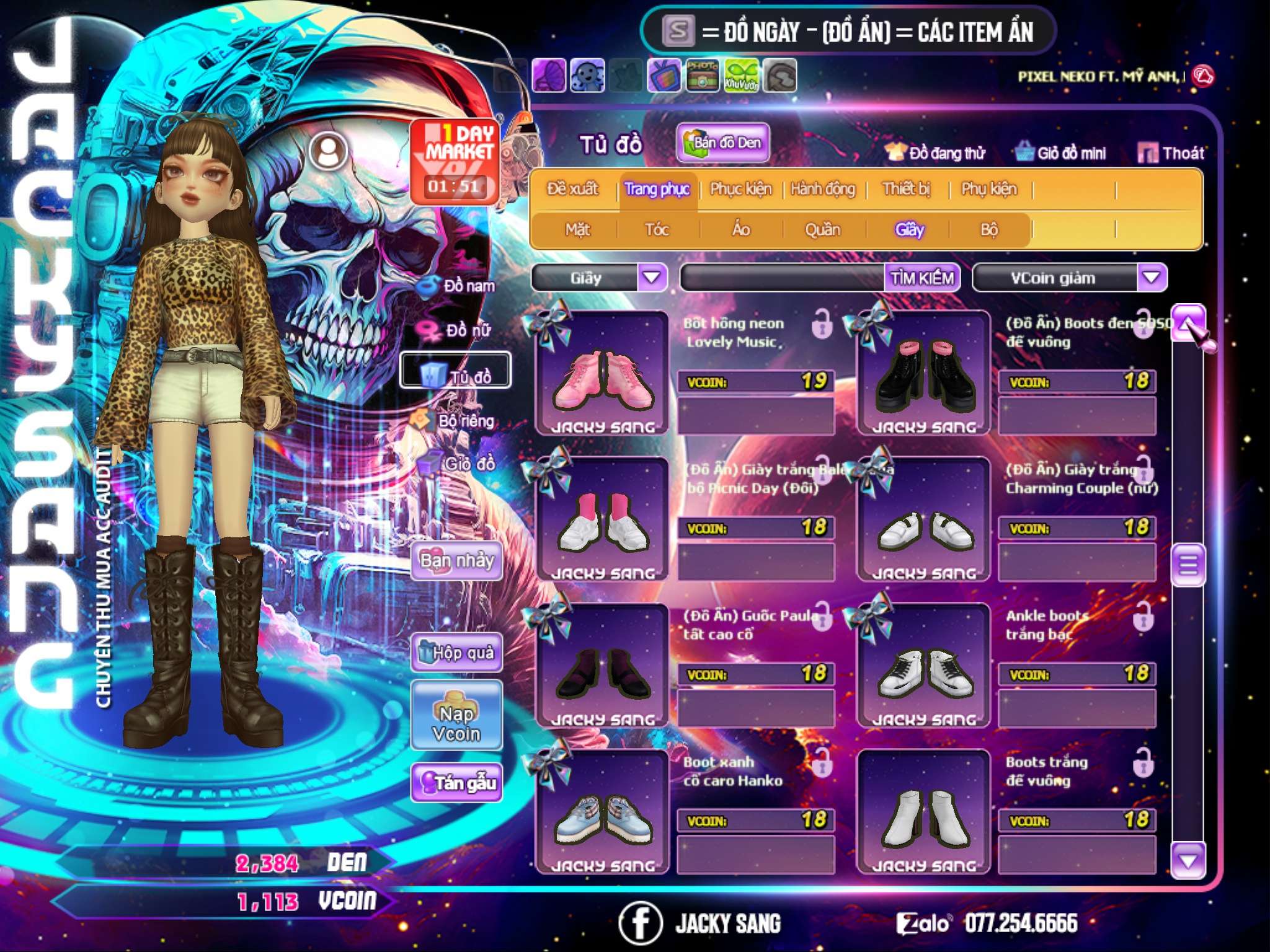
Task: Open the Bạn nhảy button
Action: pyautogui.click(x=456, y=561)
